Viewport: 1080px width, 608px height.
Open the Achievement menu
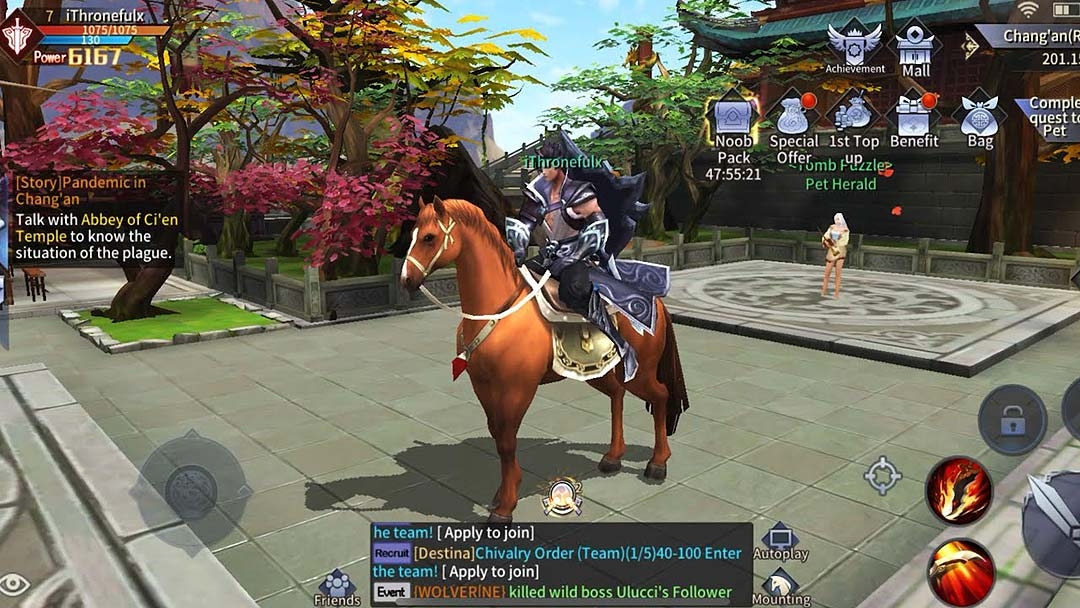pyautogui.click(x=854, y=45)
